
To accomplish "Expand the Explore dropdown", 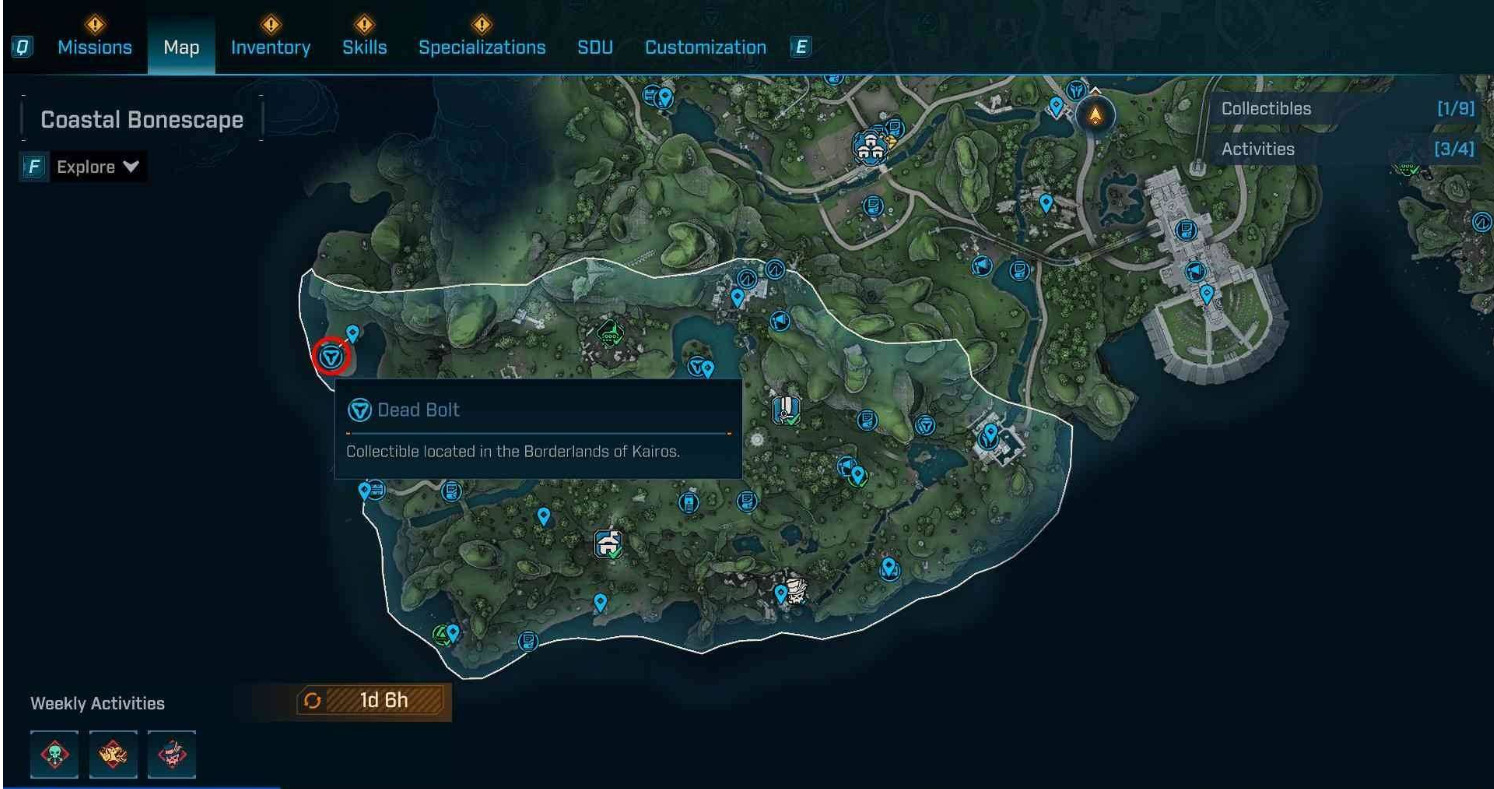I will tap(96, 167).
